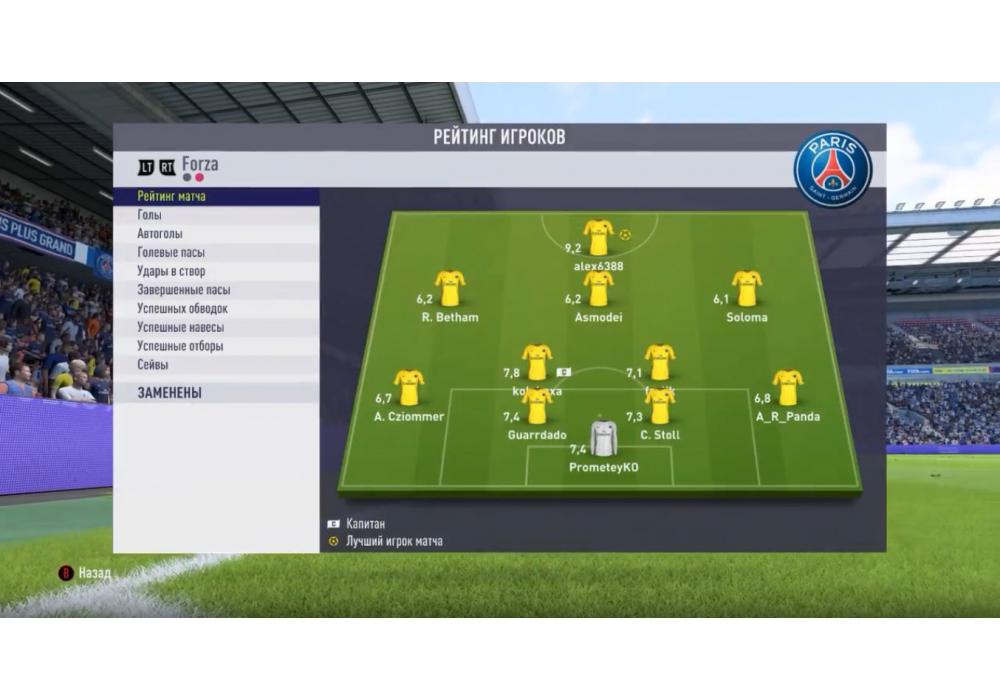This screenshot has height=700, width=1000.
Task: Show Успешных обводок ratings
Action: pyautogui.click(x=182, y=309)
